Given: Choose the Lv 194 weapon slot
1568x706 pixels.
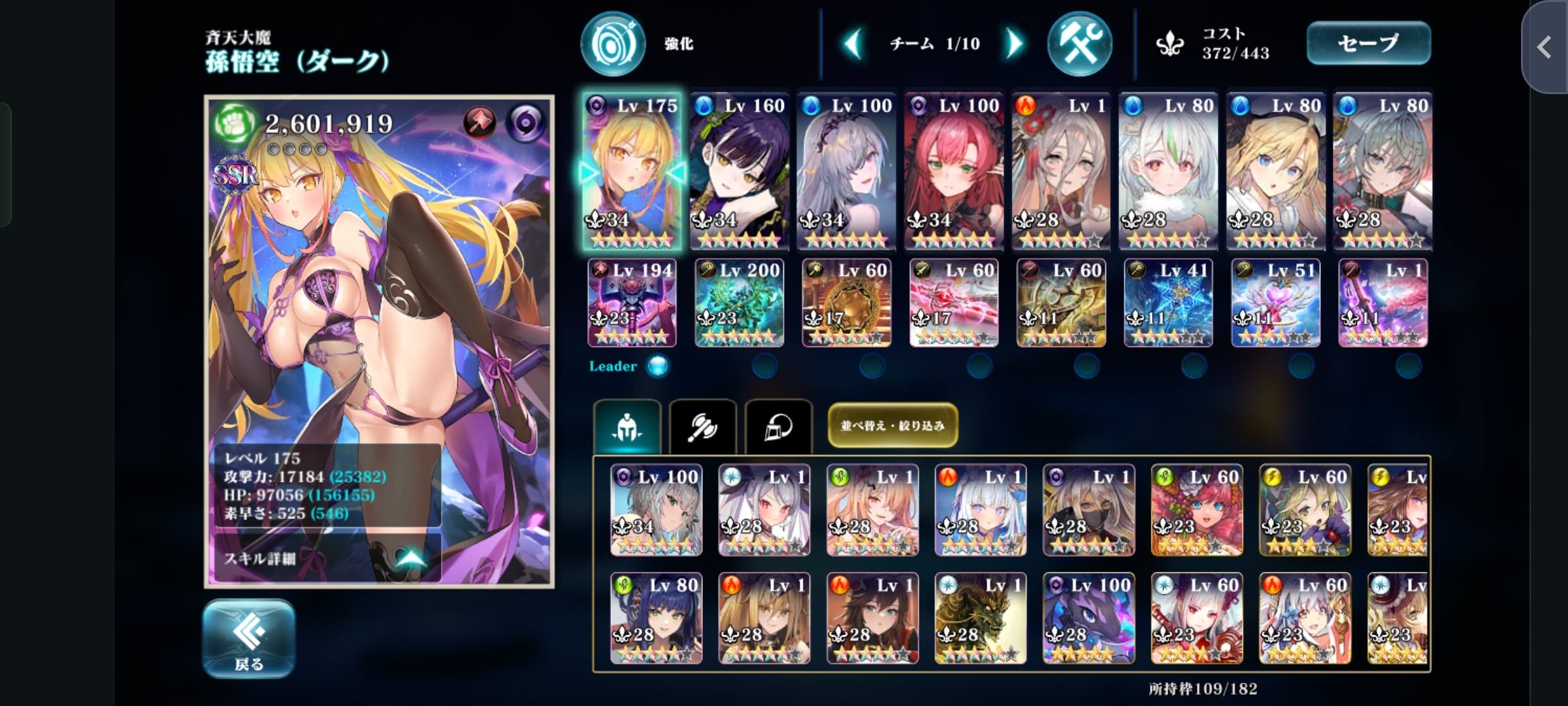Looking at the screenshot, I should (632, 303).
